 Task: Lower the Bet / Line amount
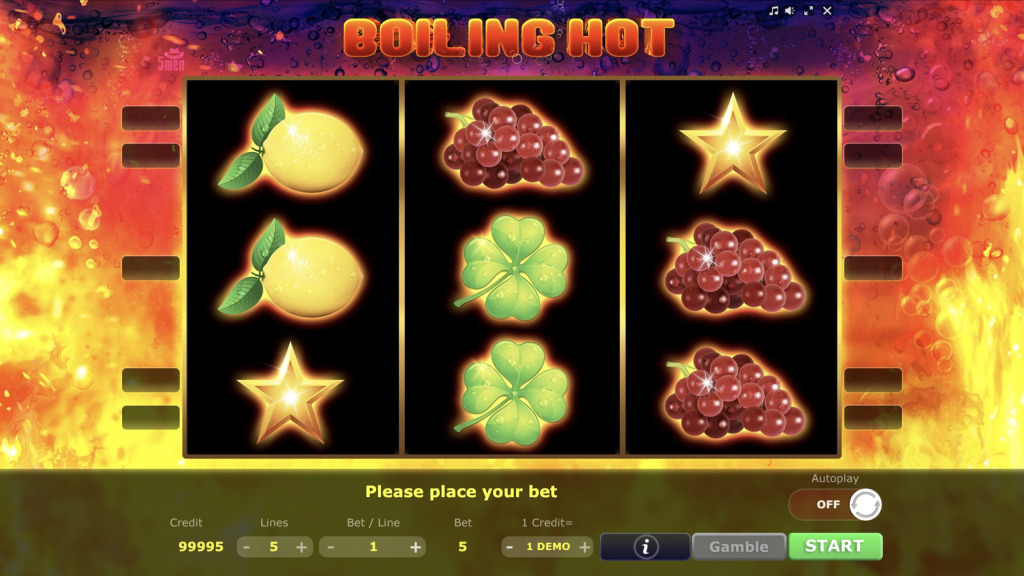pos(329,547)
